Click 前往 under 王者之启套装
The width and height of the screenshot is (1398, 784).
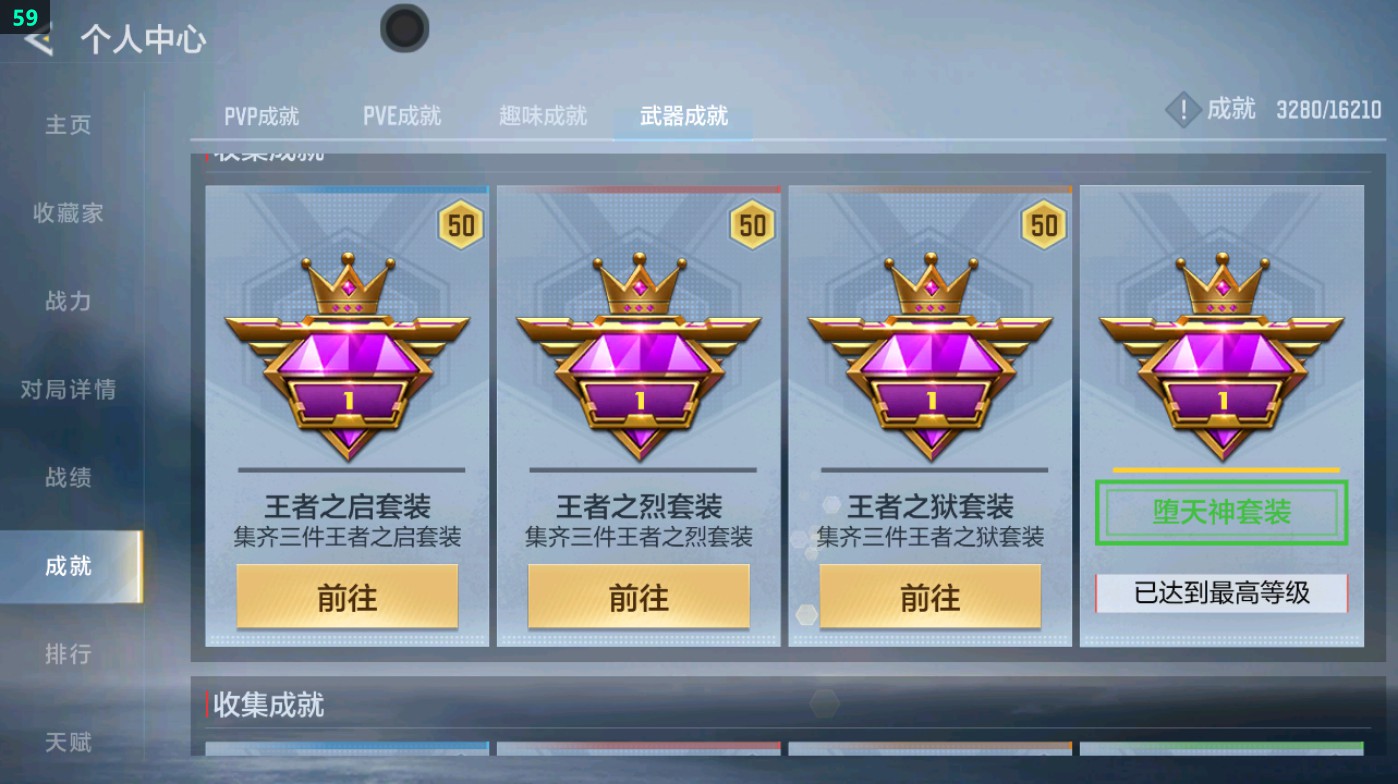pyautogui.click(x=345, y=595)
